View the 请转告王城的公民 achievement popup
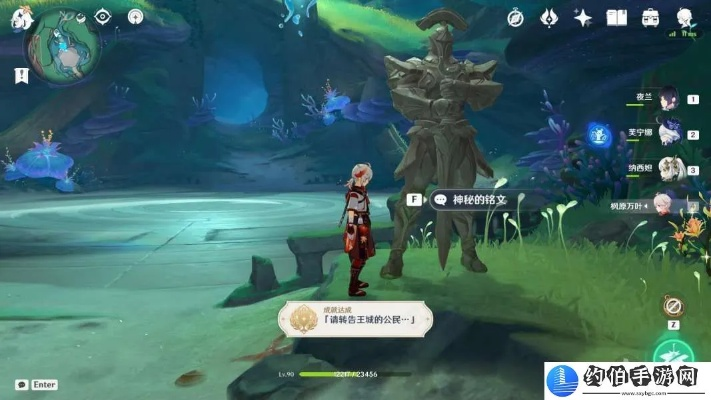Viewport: 711px width, 400px height. (x=360, y=317)
